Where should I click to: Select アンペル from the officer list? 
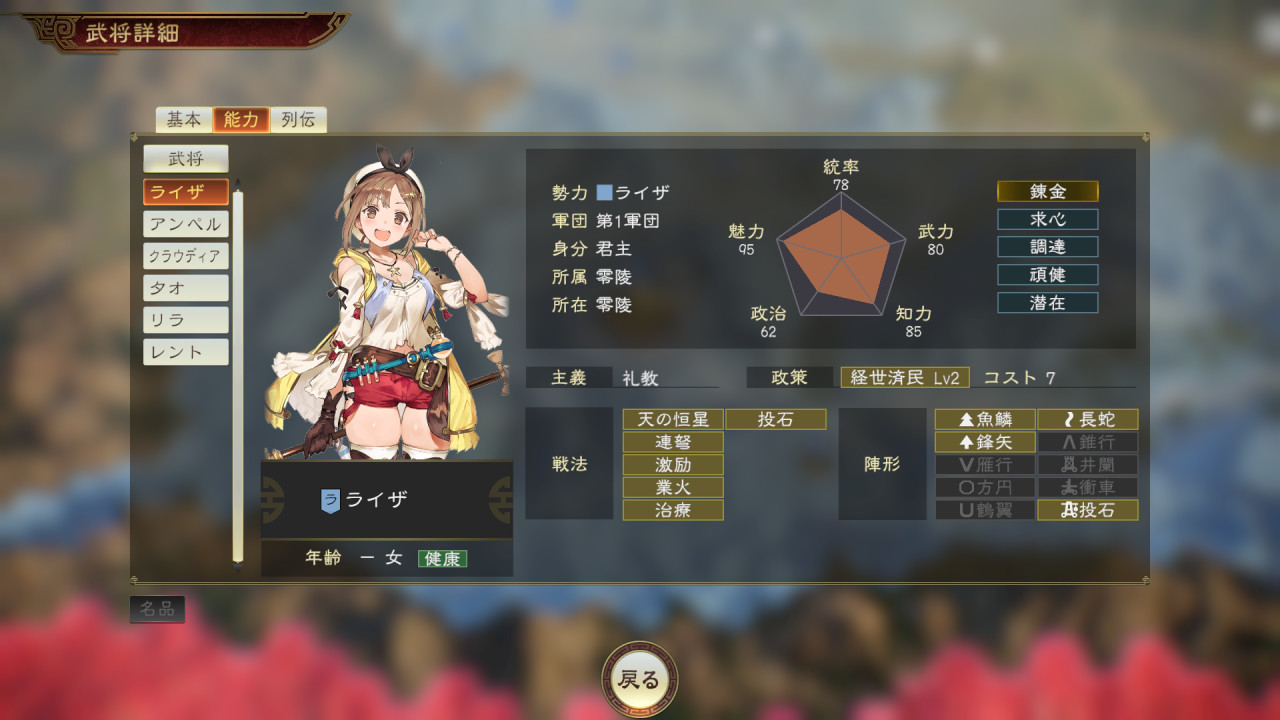click(185, 223)
